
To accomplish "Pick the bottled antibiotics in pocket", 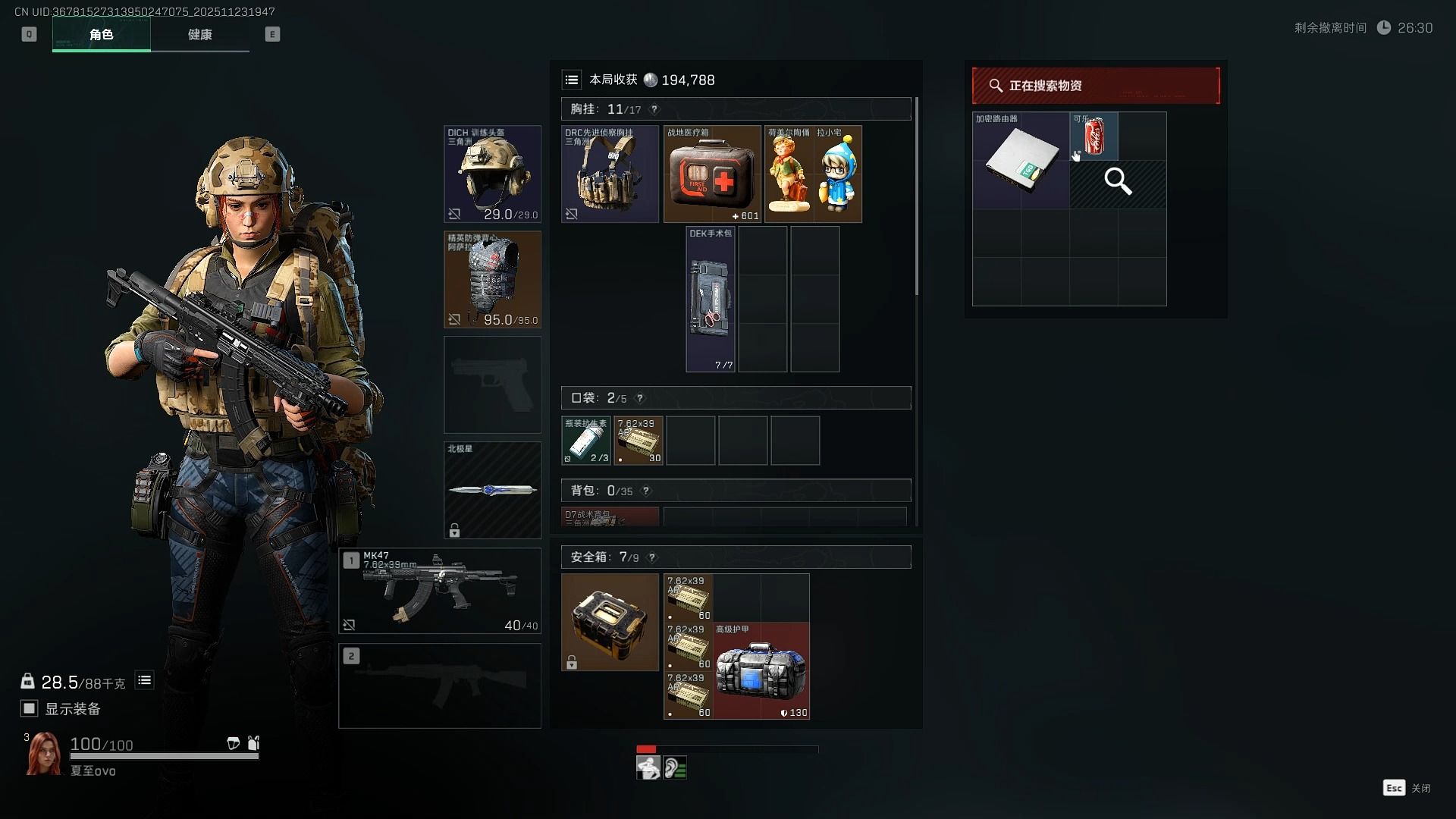I will pos(585,441).
